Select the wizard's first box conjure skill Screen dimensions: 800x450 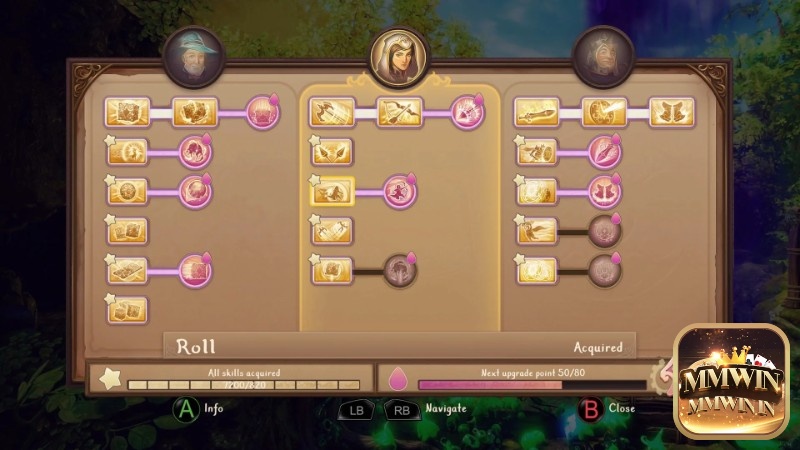128,111
